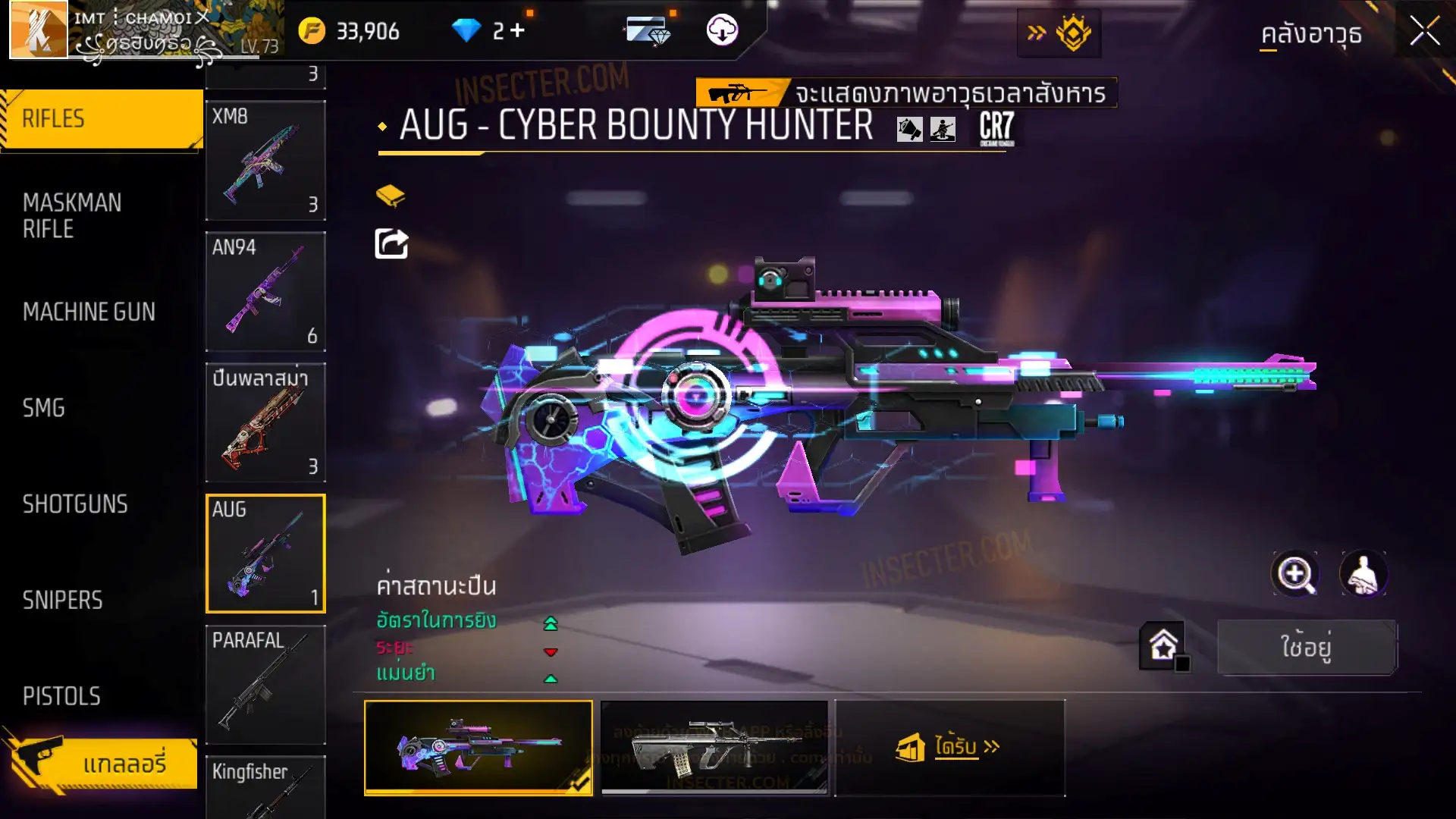Preview the skin on the character
The height and width of the screenshot is (819, 1456).
pyautogui.click(x=1363, y=574)
